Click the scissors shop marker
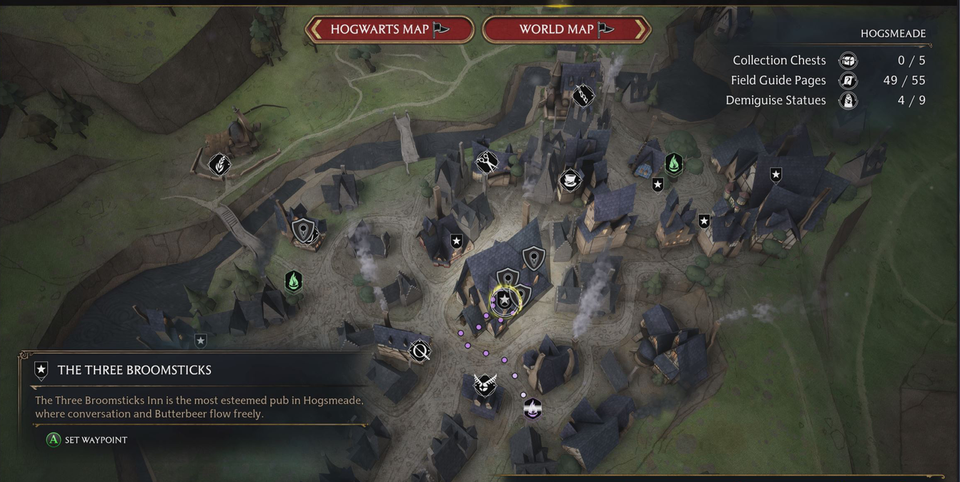The image size is (960, 482). coord(487,160)
